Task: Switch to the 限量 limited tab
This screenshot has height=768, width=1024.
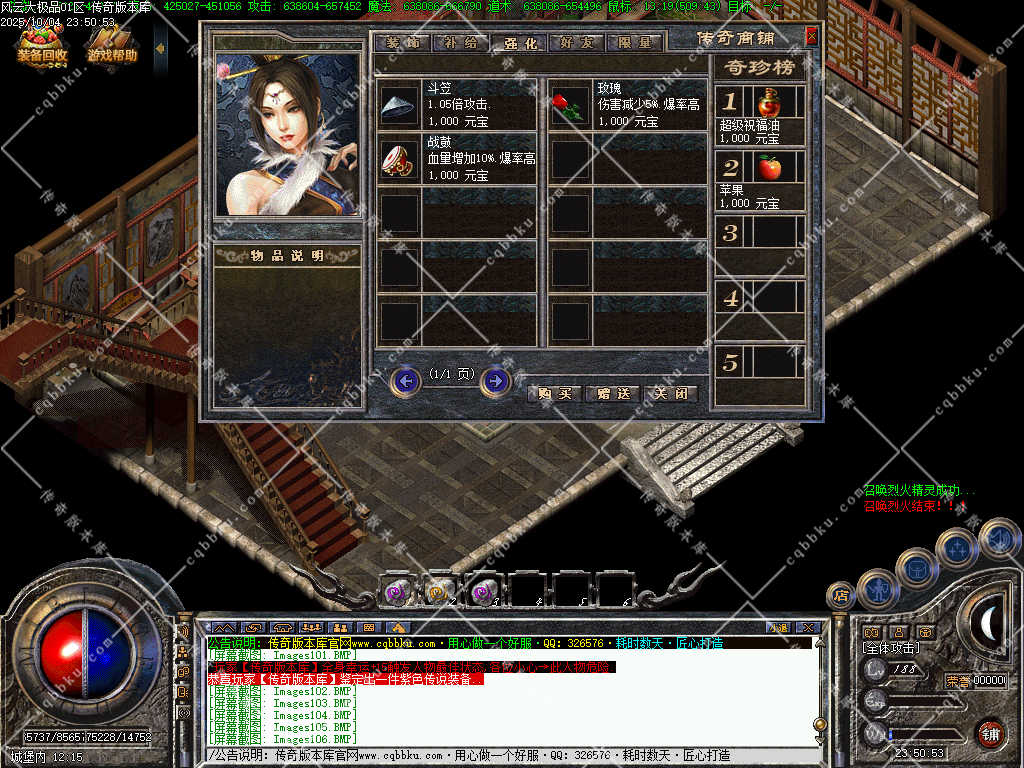Action: [x=634, y=43]
